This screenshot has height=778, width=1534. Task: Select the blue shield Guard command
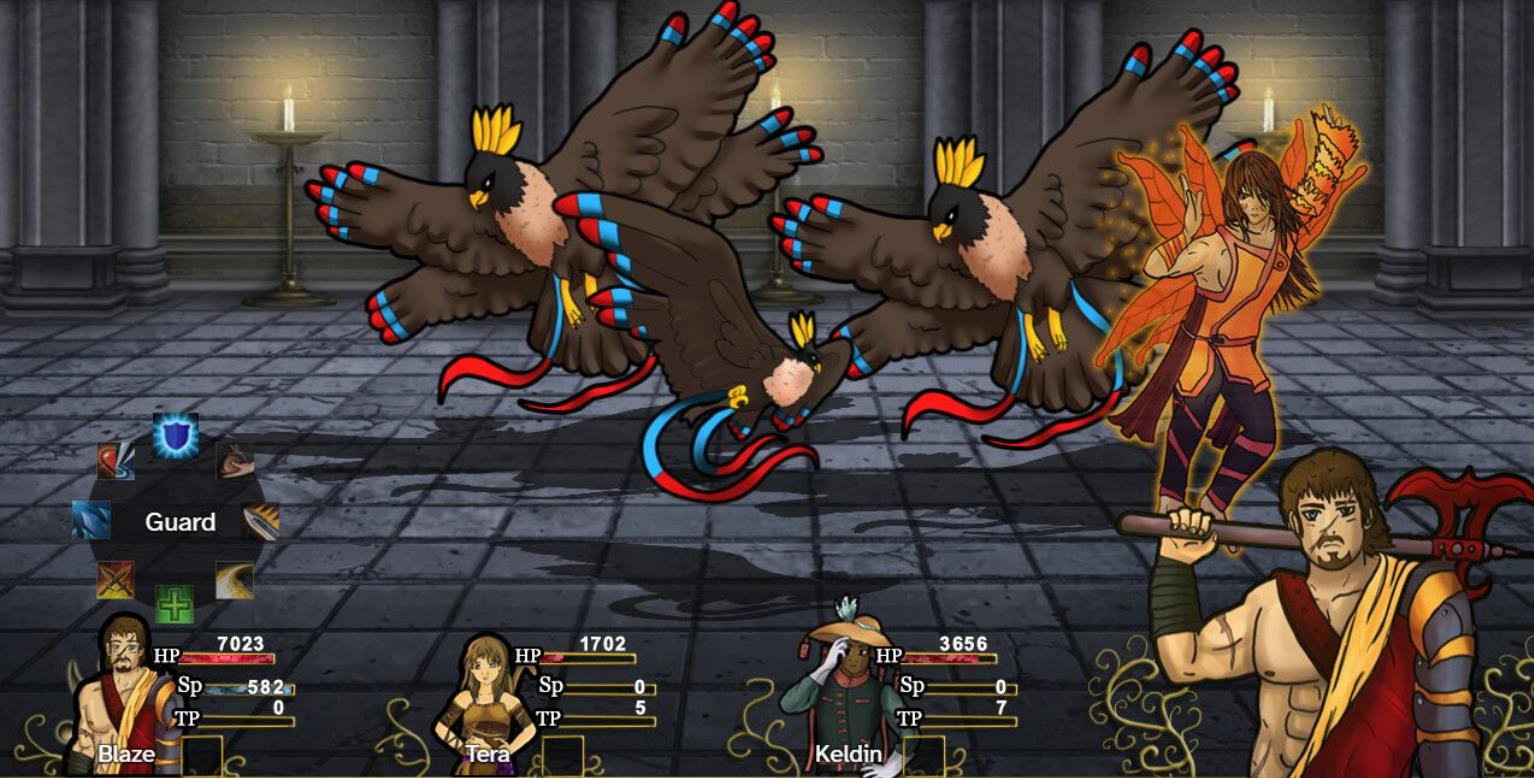[x=175, y=436]
